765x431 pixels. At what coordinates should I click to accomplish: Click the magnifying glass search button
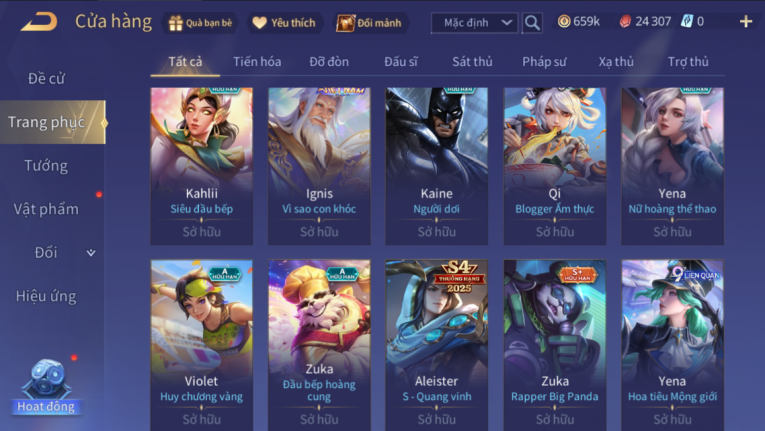point(532,22)
